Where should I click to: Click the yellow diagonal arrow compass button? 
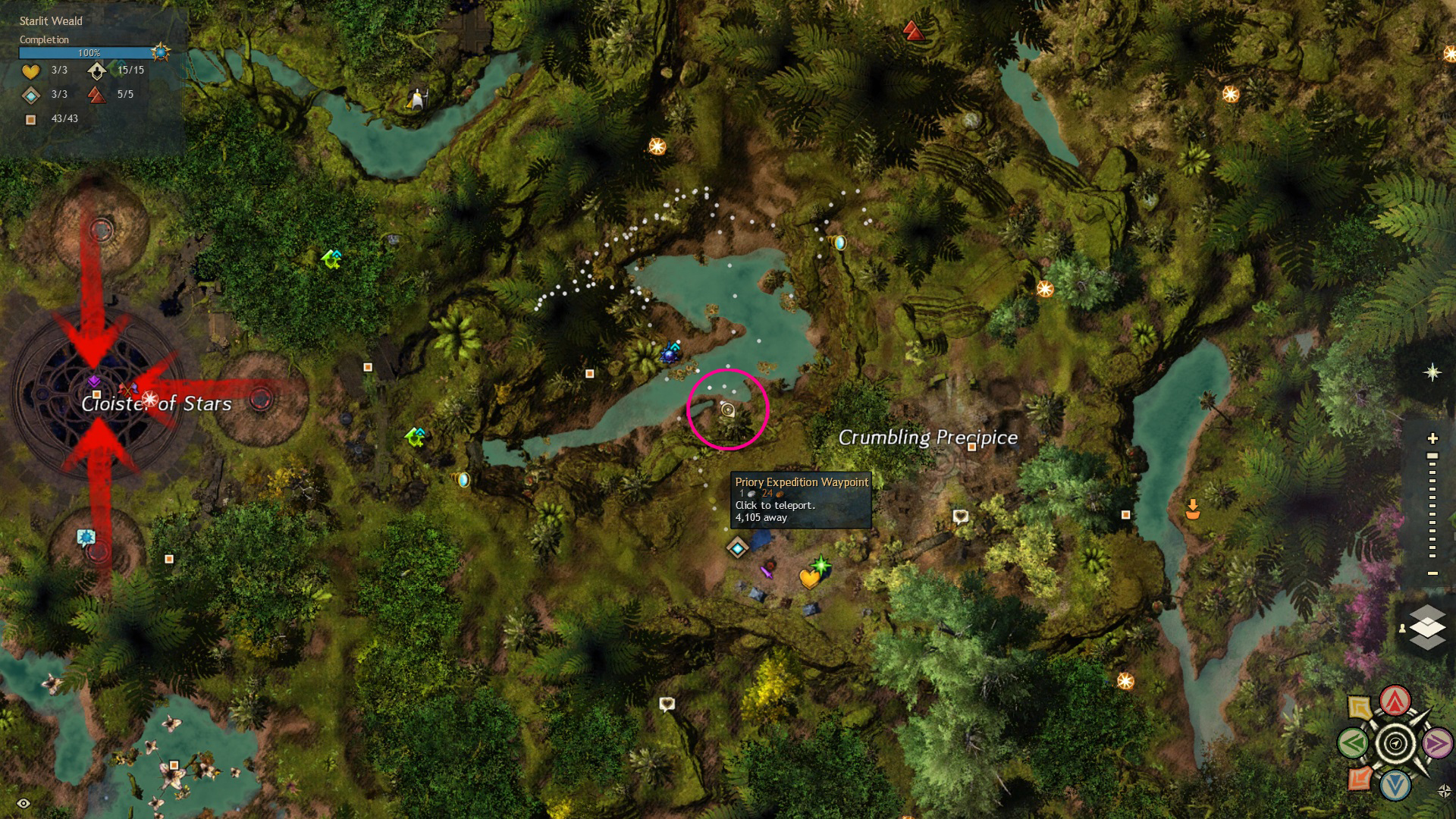[x=1360, y=708]
